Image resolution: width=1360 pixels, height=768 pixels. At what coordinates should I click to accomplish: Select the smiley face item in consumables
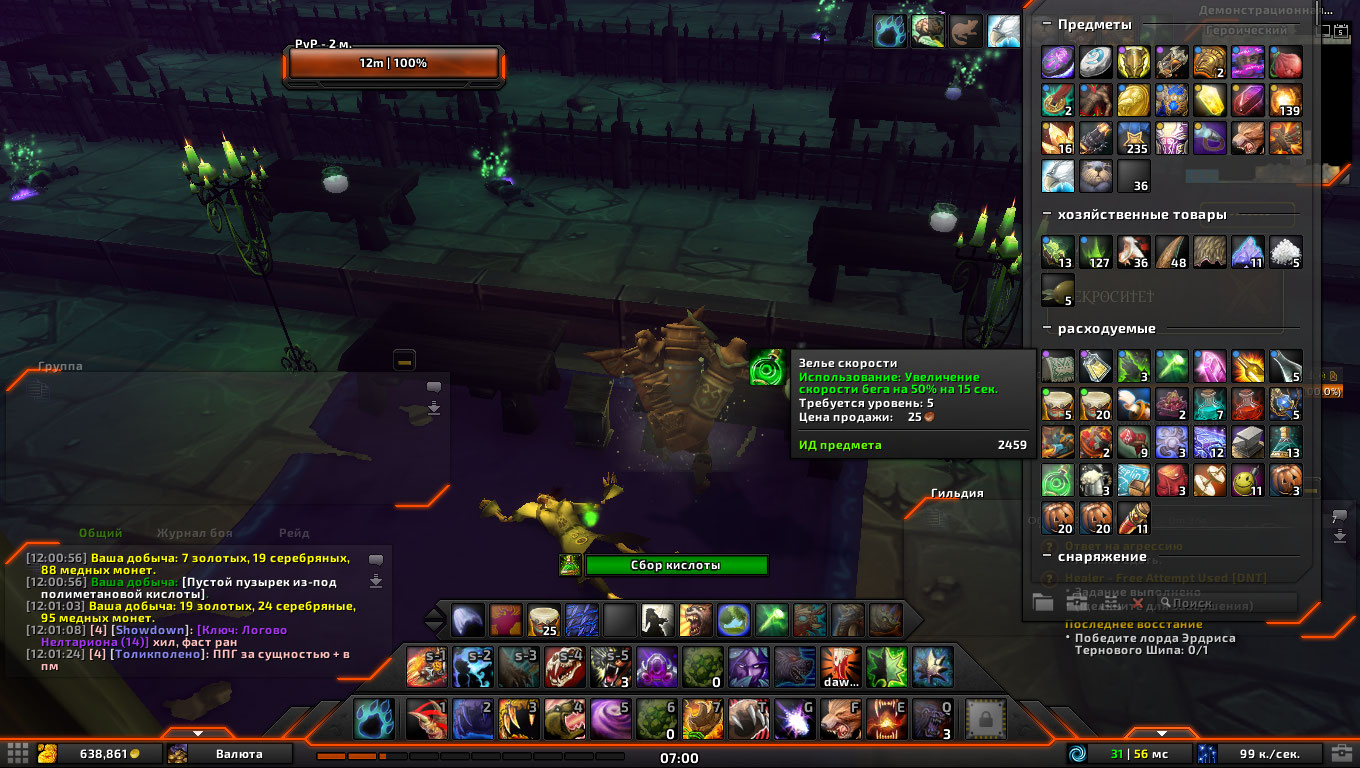(1248, 480)
